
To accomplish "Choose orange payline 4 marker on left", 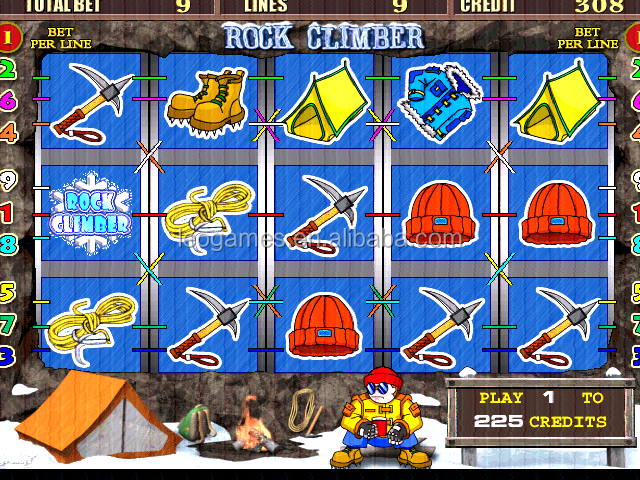I will (9, 130).
